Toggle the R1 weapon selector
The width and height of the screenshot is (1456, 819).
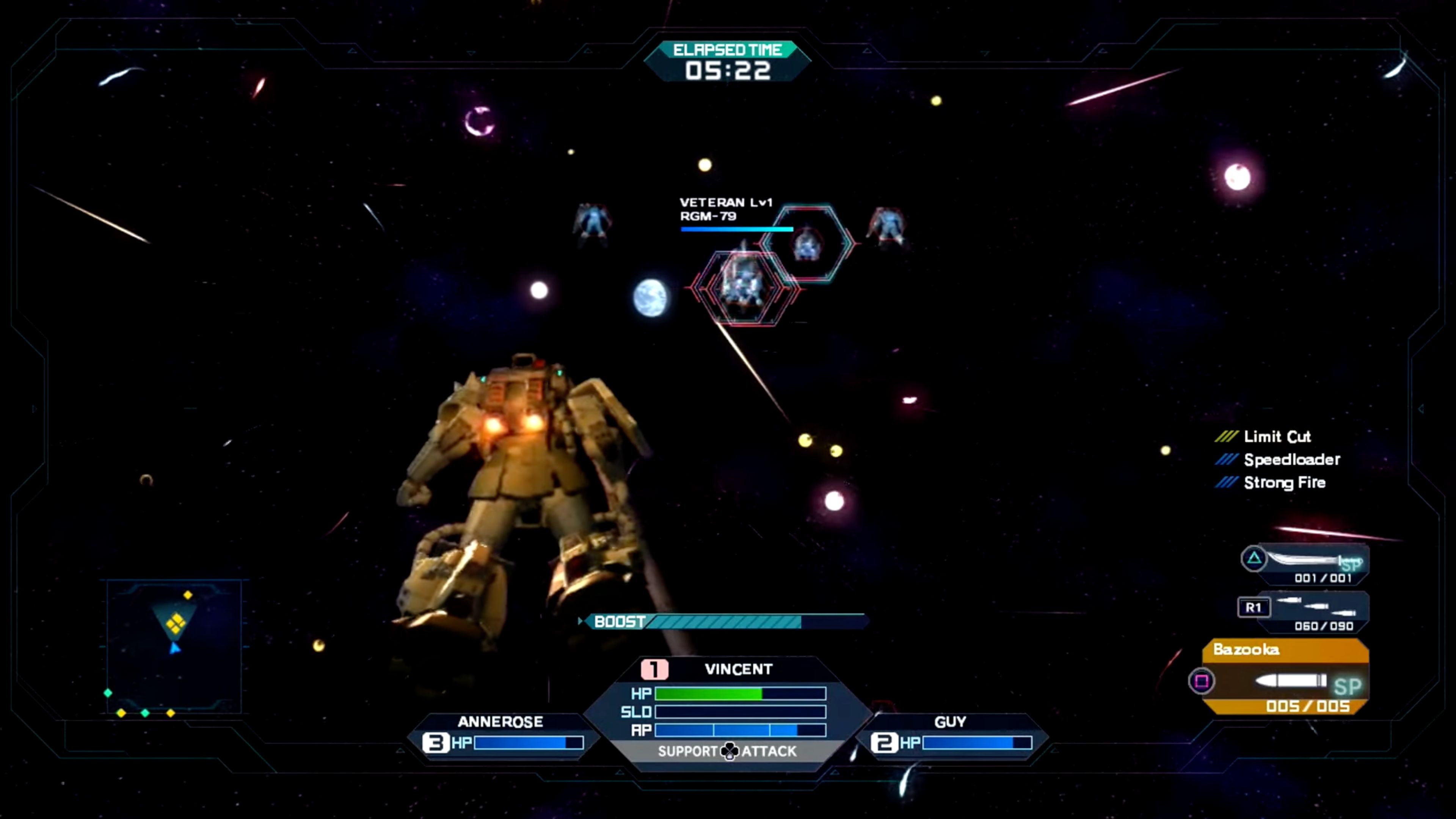coord(1254,607)
